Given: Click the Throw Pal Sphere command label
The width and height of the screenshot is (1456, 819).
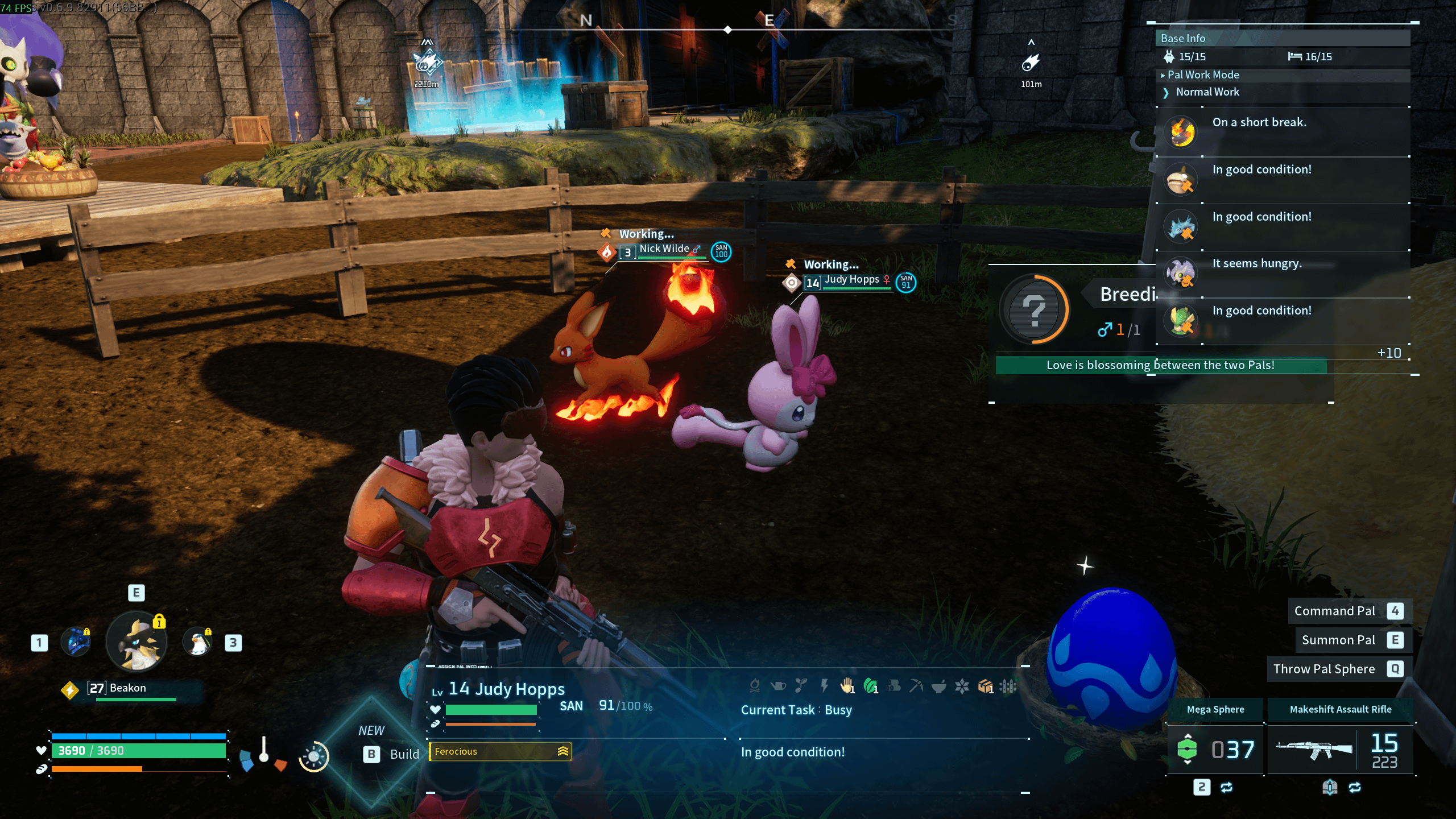Looking at the screenshot, I should click(1323, 669).
